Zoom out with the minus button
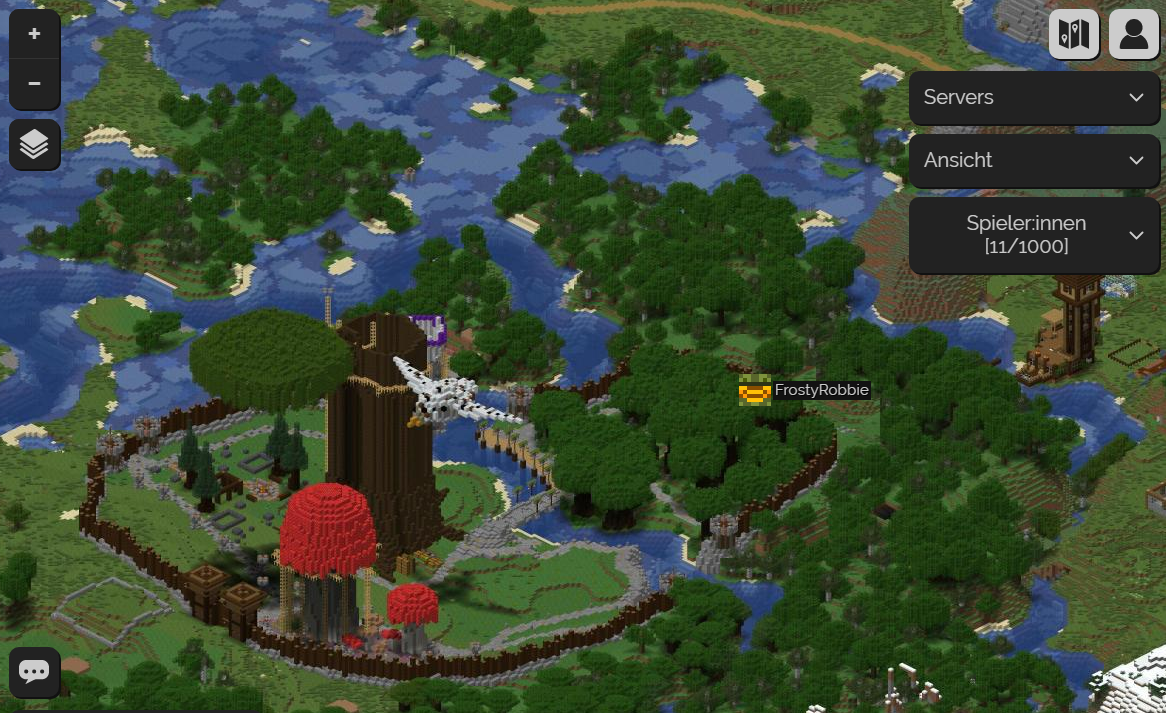Viewport: 1166px width, 713px height. [x=34, y=83]
